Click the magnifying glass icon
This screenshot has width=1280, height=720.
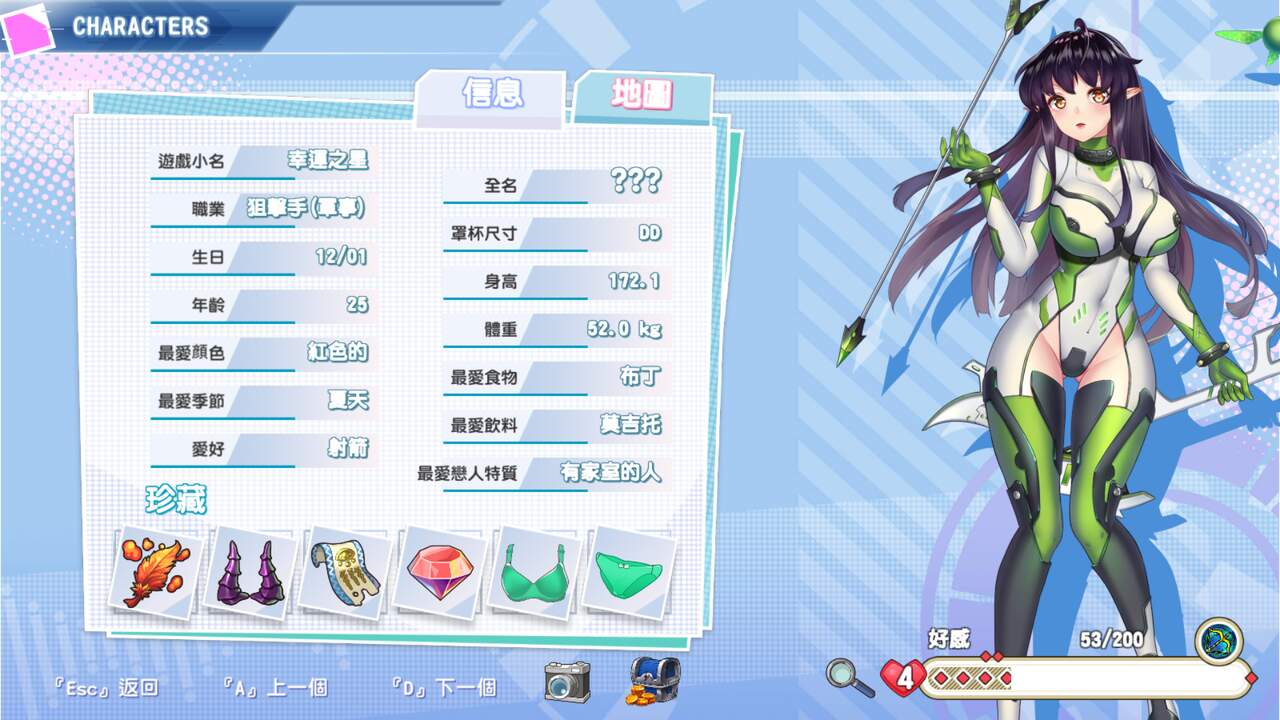point(850,677)
